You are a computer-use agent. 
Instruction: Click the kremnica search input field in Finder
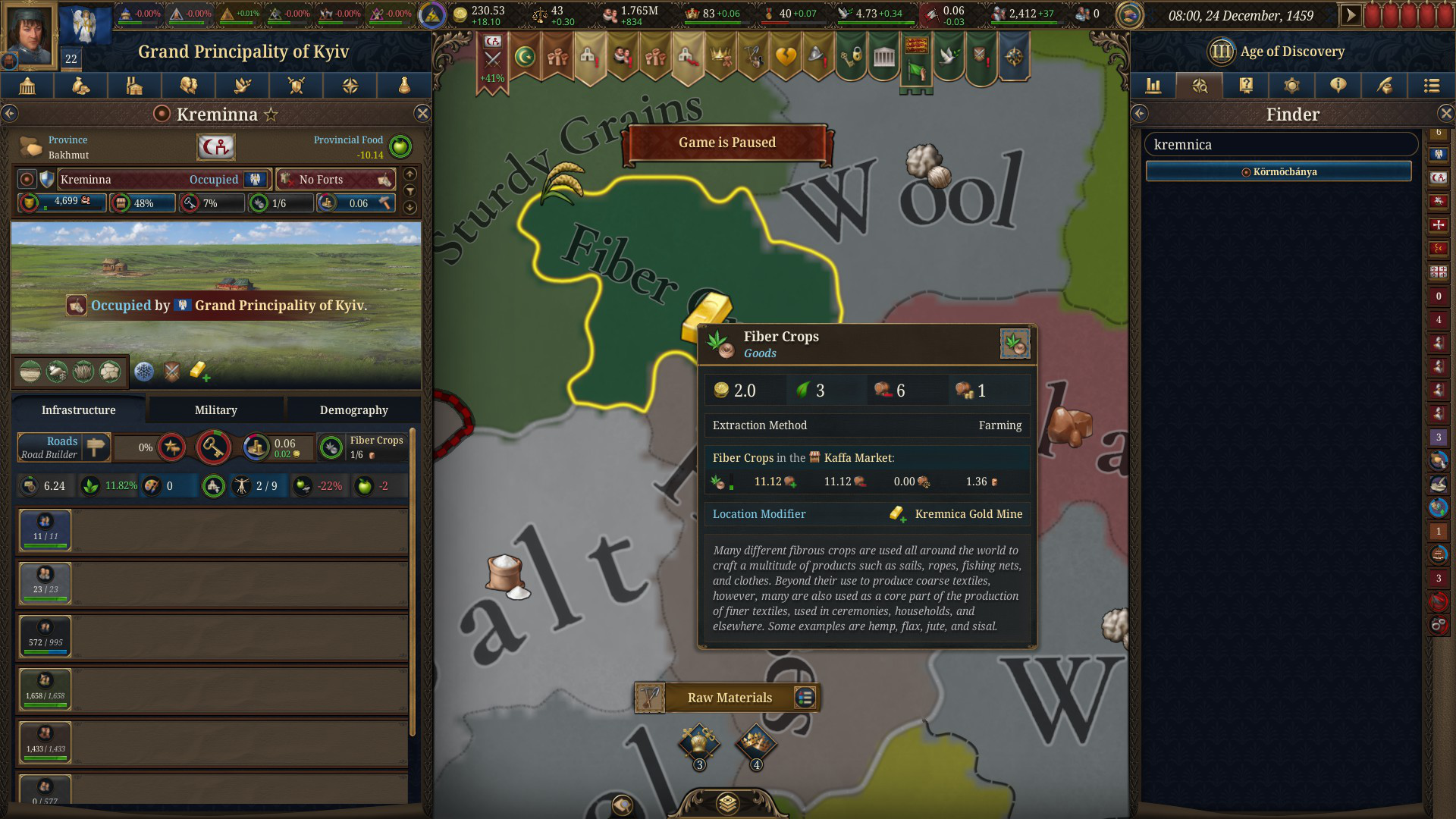click(1281, 144)
